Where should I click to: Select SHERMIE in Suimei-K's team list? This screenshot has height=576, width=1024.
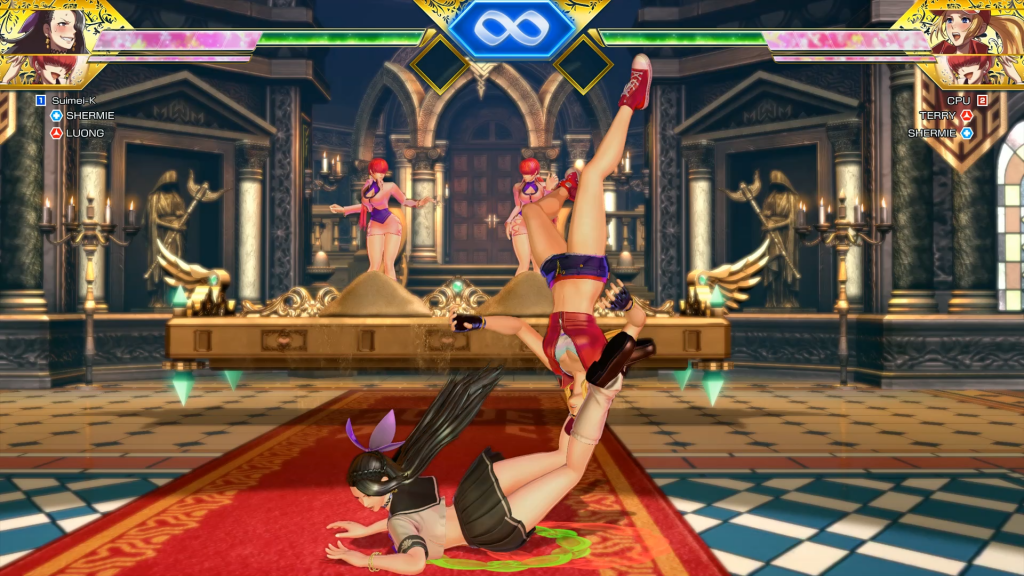(x=90, y=115)
